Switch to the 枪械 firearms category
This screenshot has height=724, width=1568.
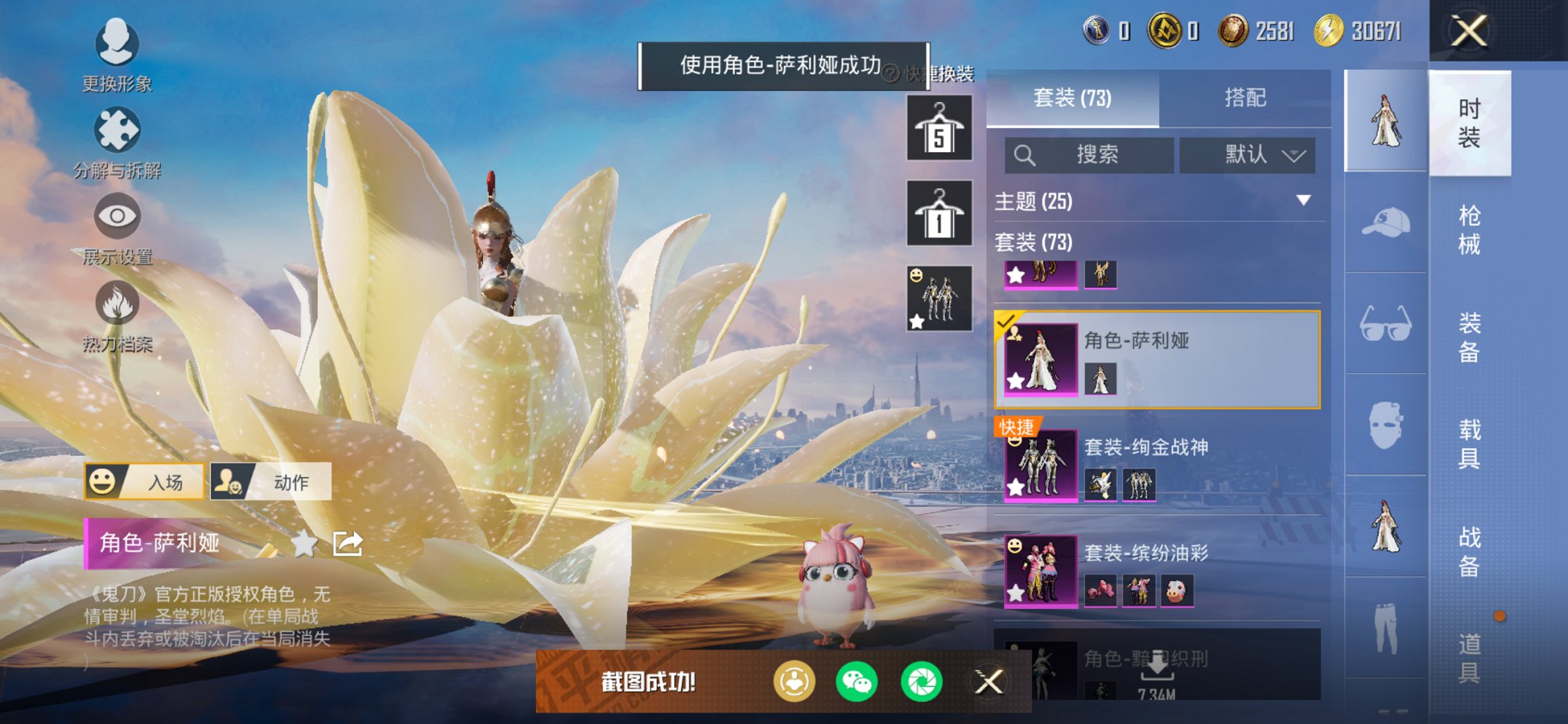click(1469, 229)
